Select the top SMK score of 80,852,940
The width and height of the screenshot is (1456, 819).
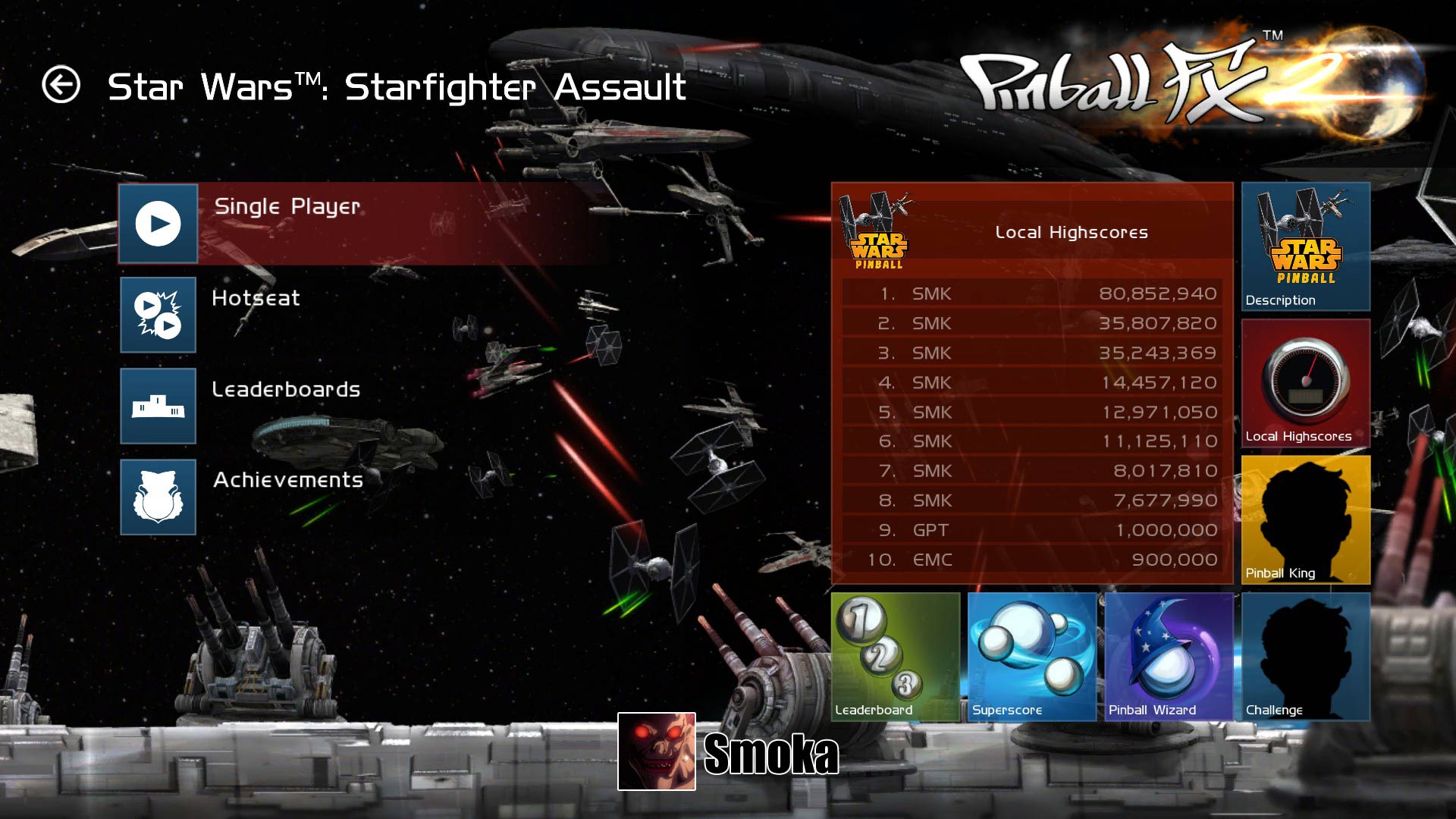coord(1031,293)
